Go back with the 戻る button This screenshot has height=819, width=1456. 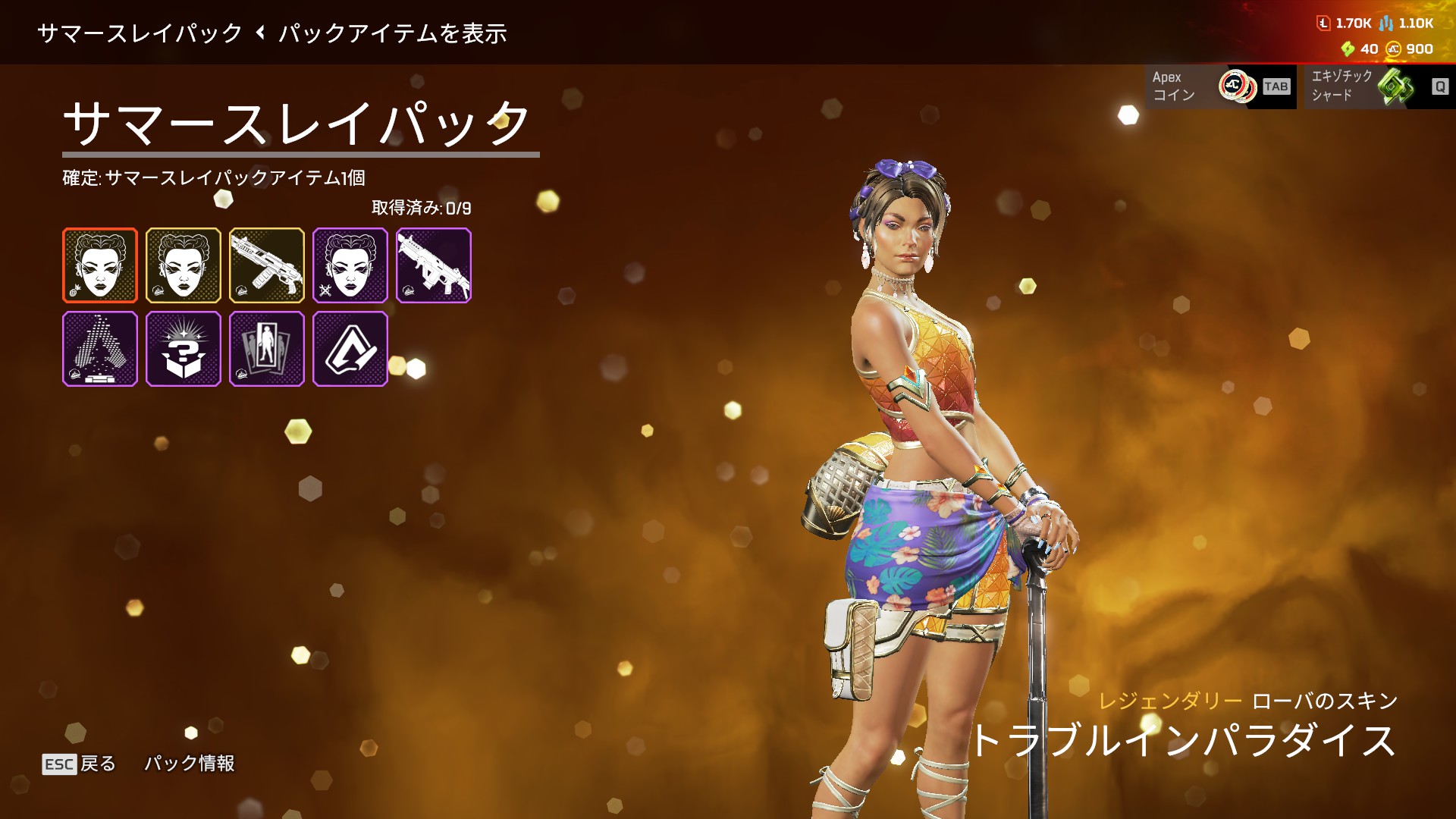80,764
